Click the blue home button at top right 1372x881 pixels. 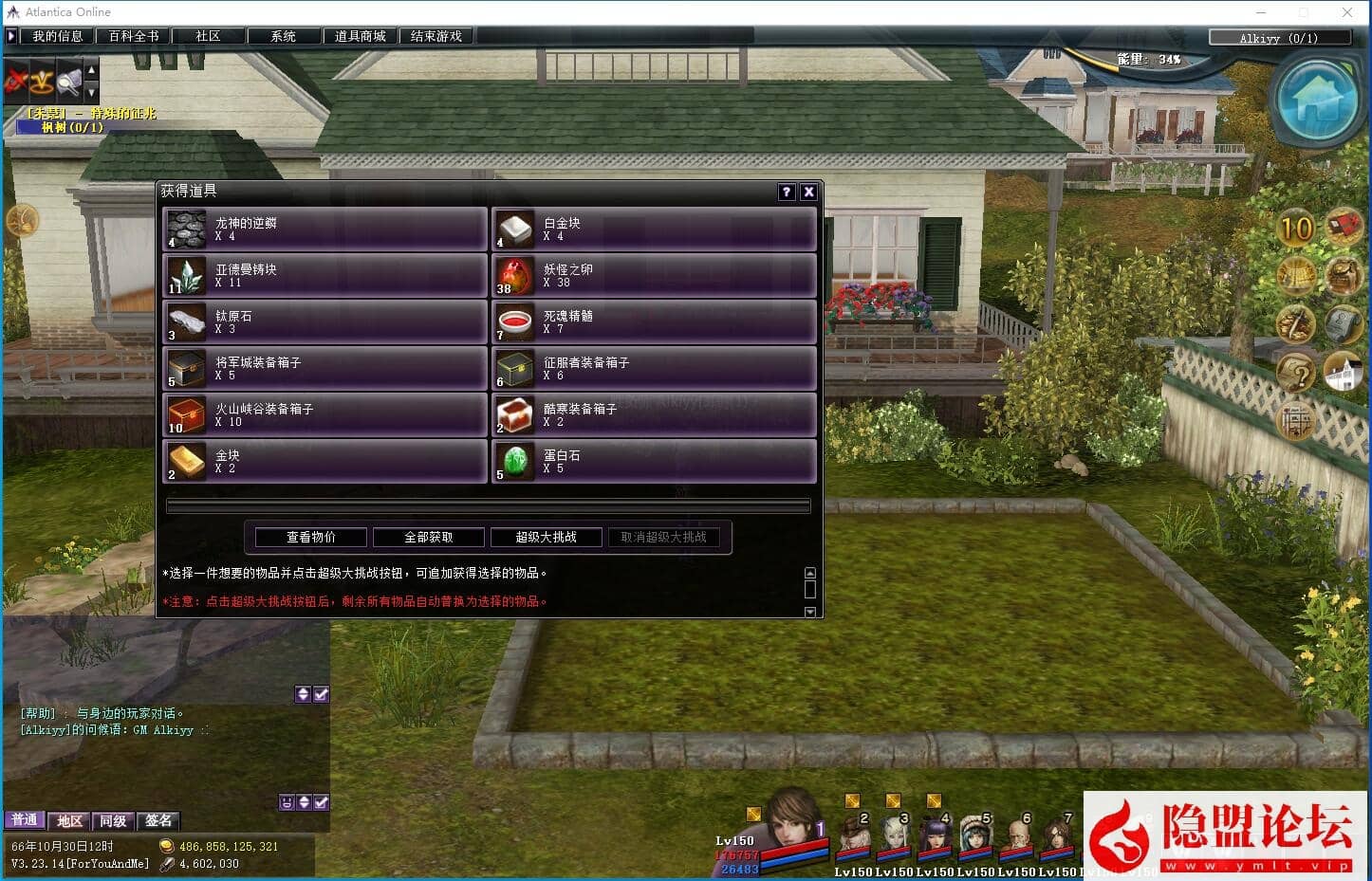click(x=1317, y=100)
